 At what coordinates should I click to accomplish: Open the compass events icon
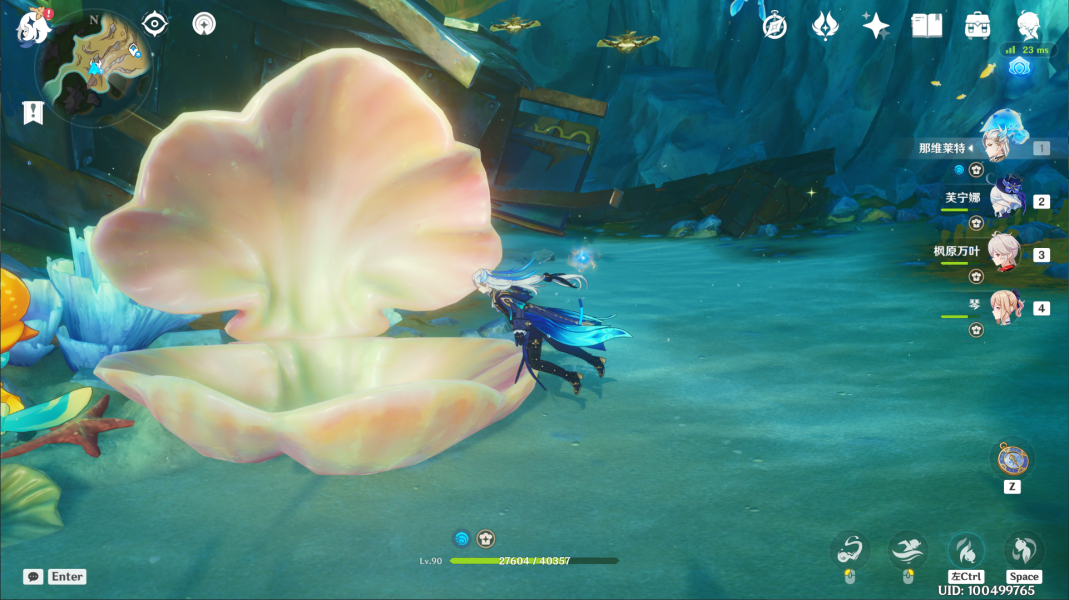pyautogui.click(x=774, y=26)
